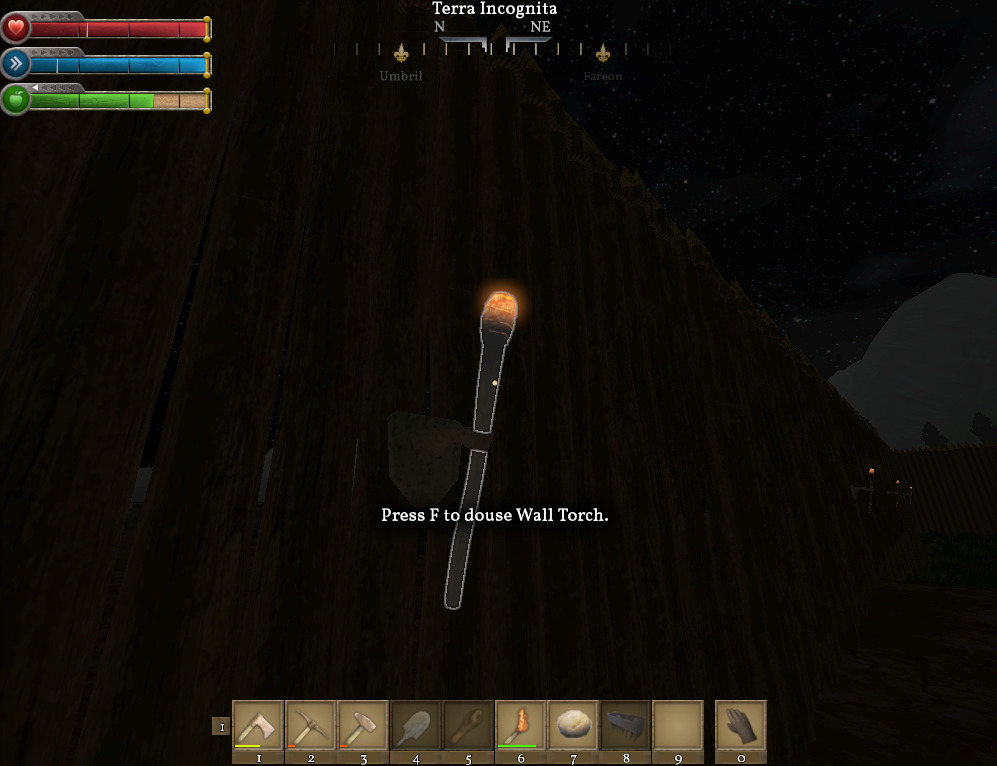Choose the pickaxe hotbar slot
Image resolution: width=997 pixels, height=766 pixels.
coord(310,725)
